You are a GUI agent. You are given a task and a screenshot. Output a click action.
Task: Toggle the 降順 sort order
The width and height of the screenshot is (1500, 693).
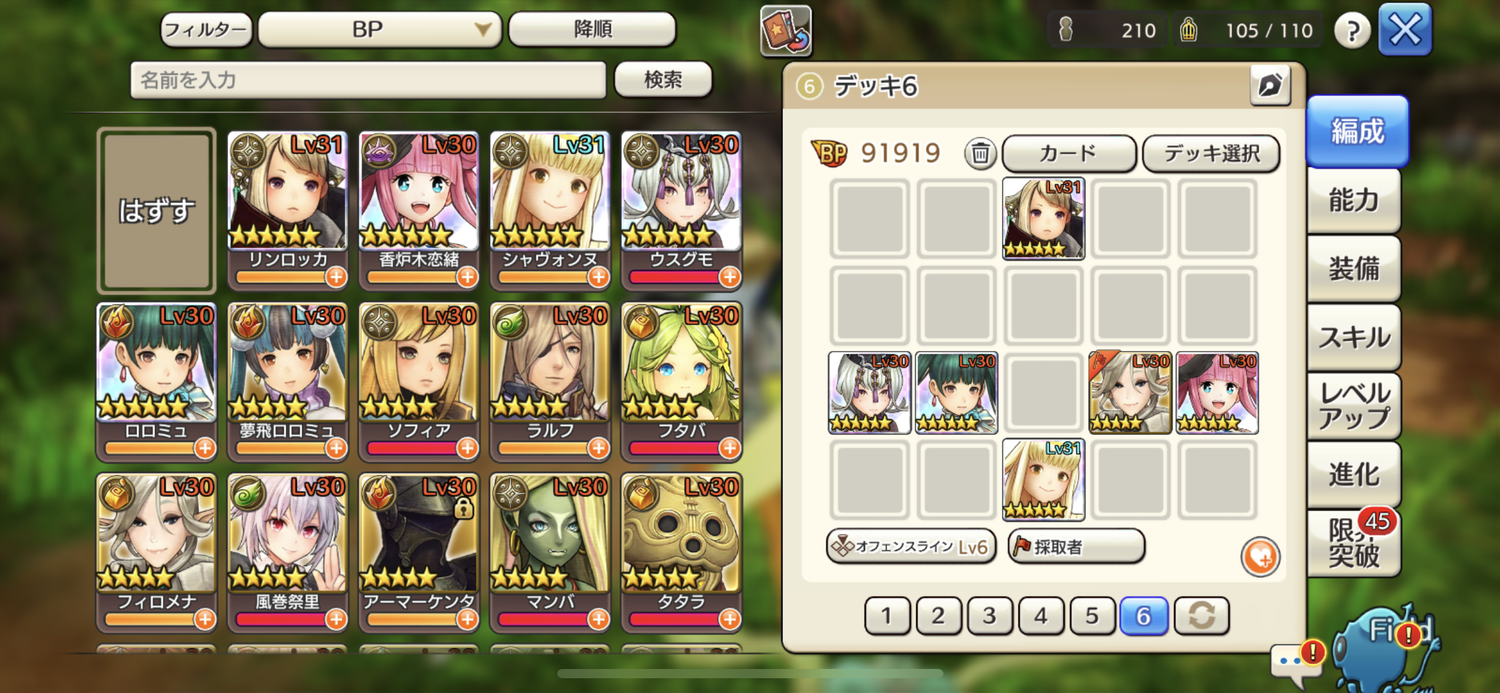point(592,30)
